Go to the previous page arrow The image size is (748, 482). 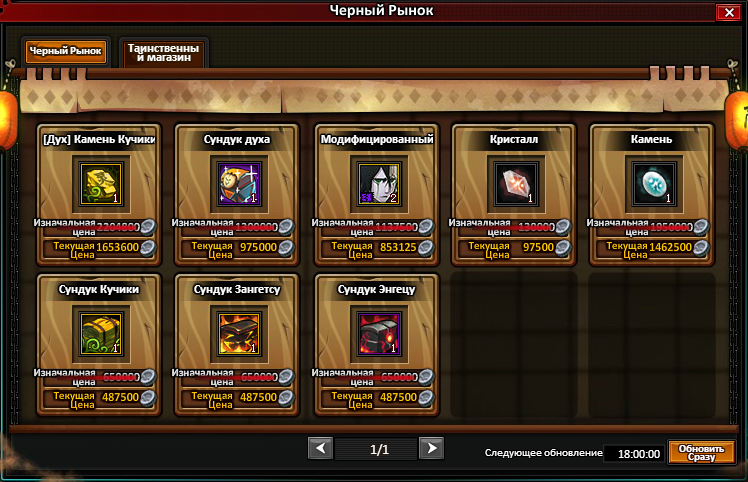320,448
